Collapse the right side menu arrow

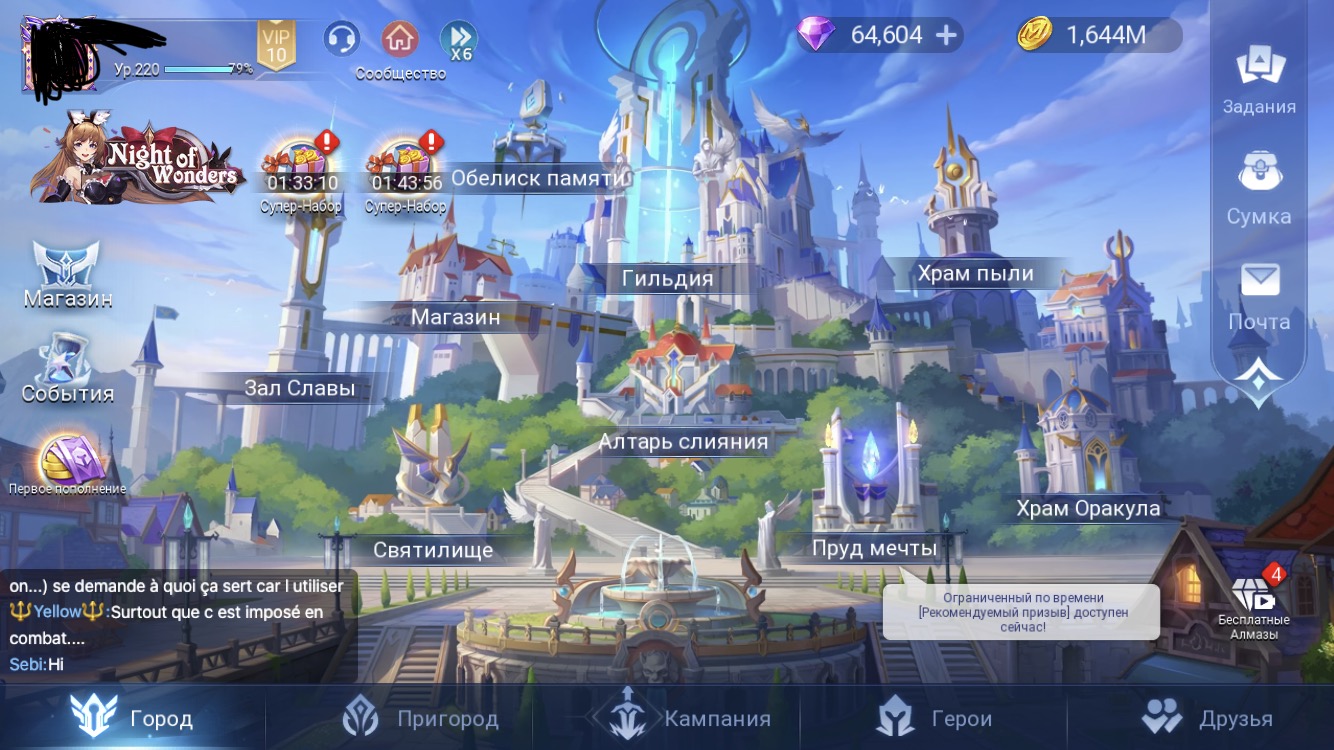(1258, 380)
